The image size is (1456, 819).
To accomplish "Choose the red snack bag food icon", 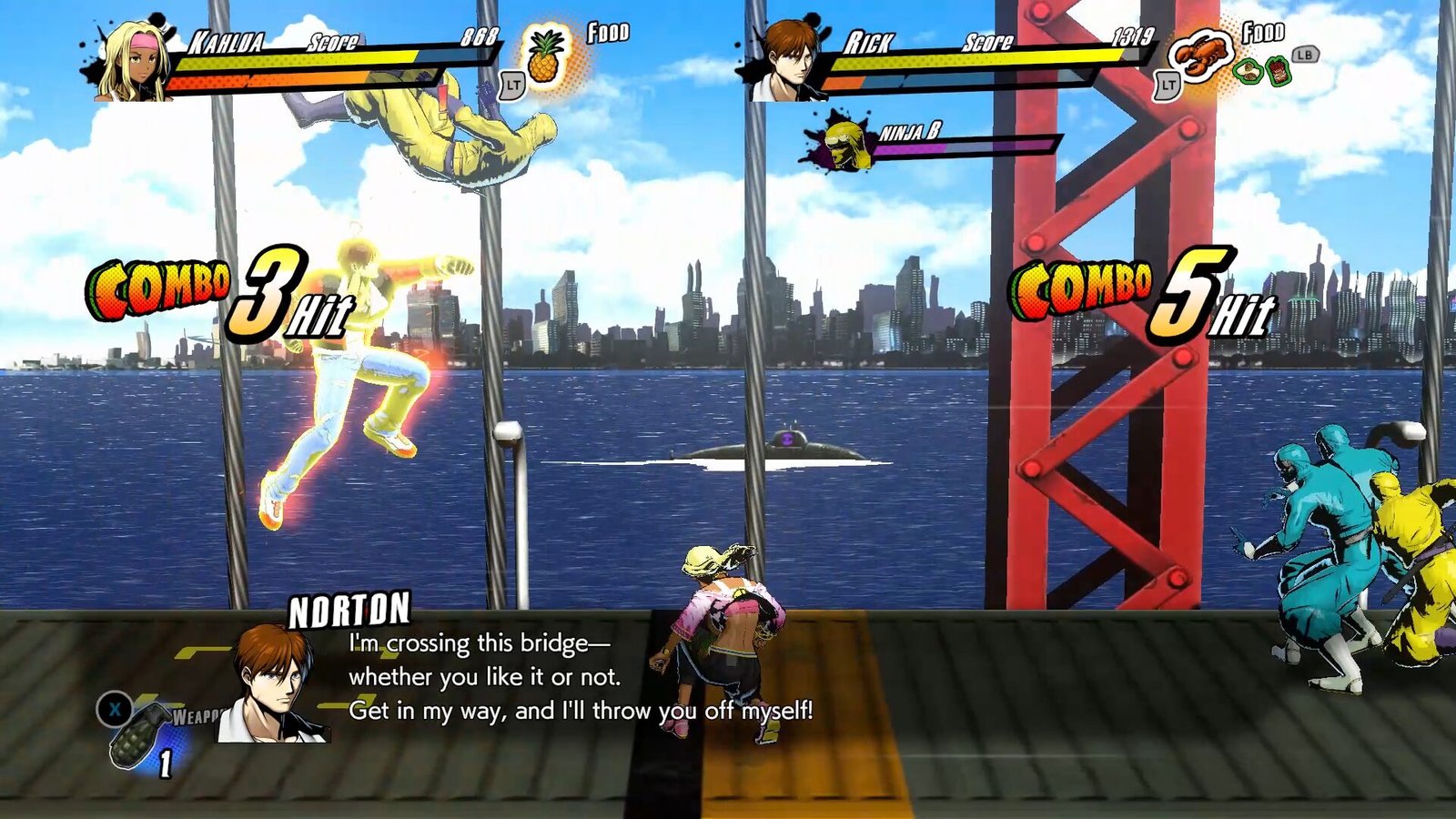I will 1278,71.
